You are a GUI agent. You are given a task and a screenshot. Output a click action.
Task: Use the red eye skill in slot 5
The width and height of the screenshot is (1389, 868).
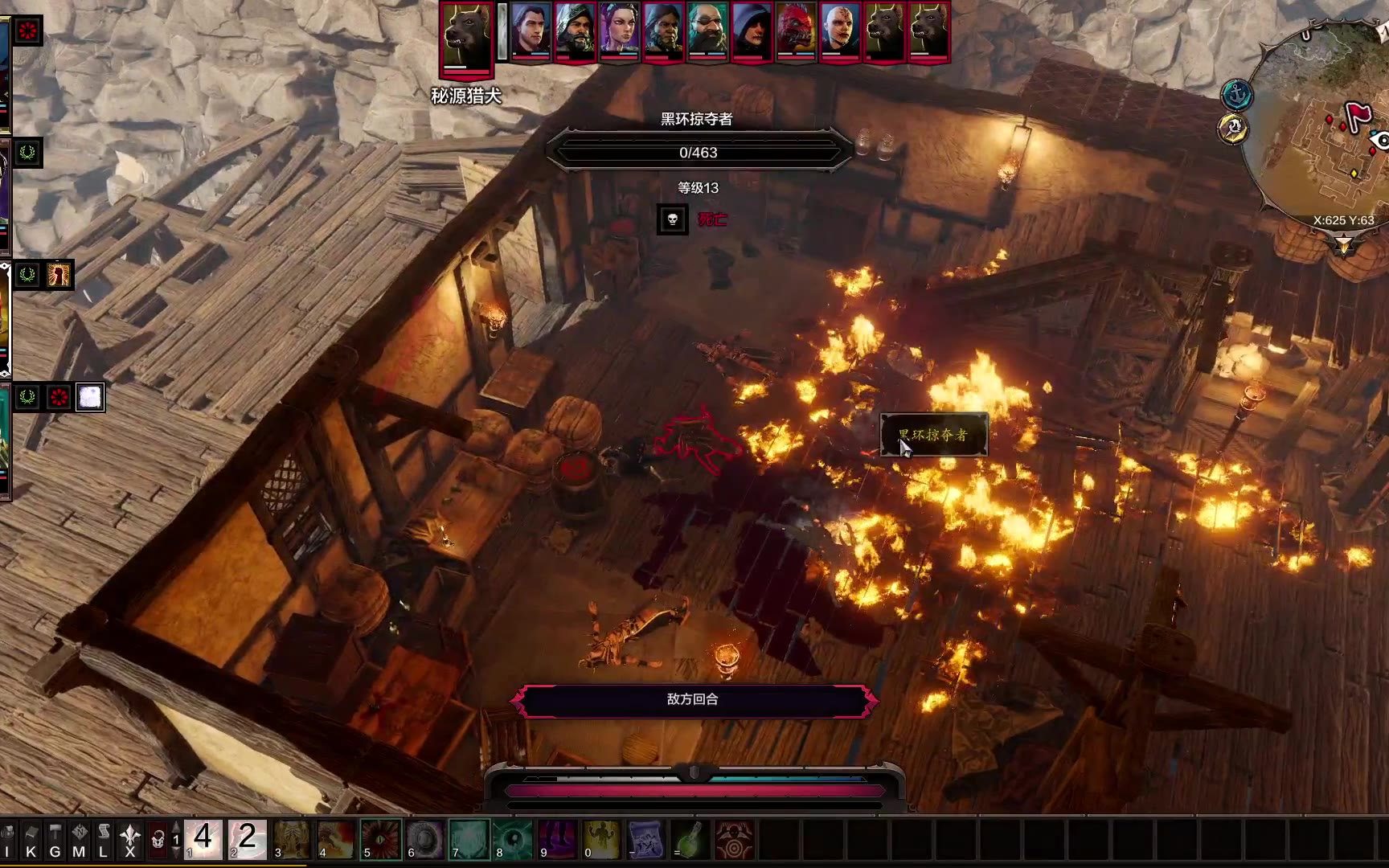(x=380, y=840)
